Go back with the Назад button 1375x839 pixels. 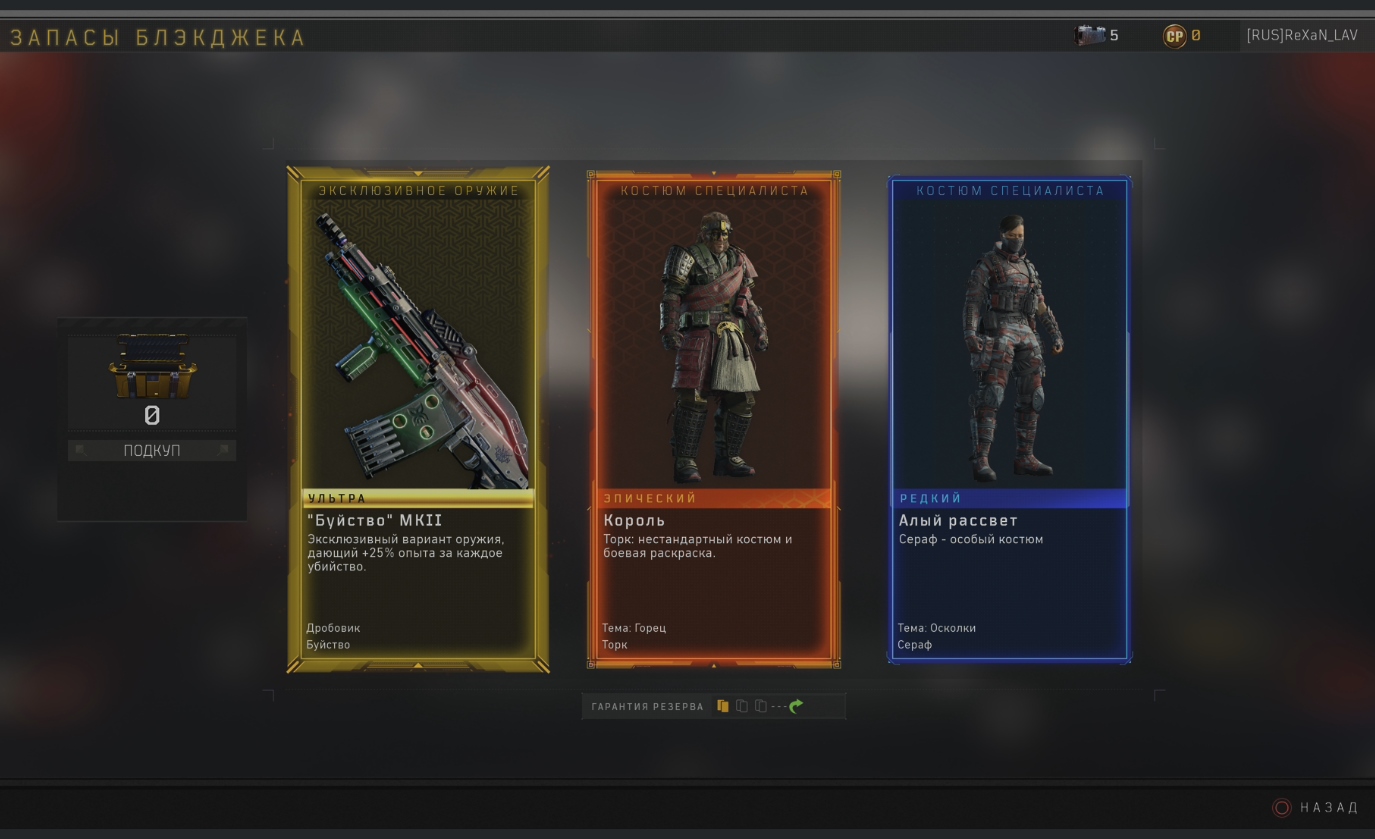coord(1317,807)
